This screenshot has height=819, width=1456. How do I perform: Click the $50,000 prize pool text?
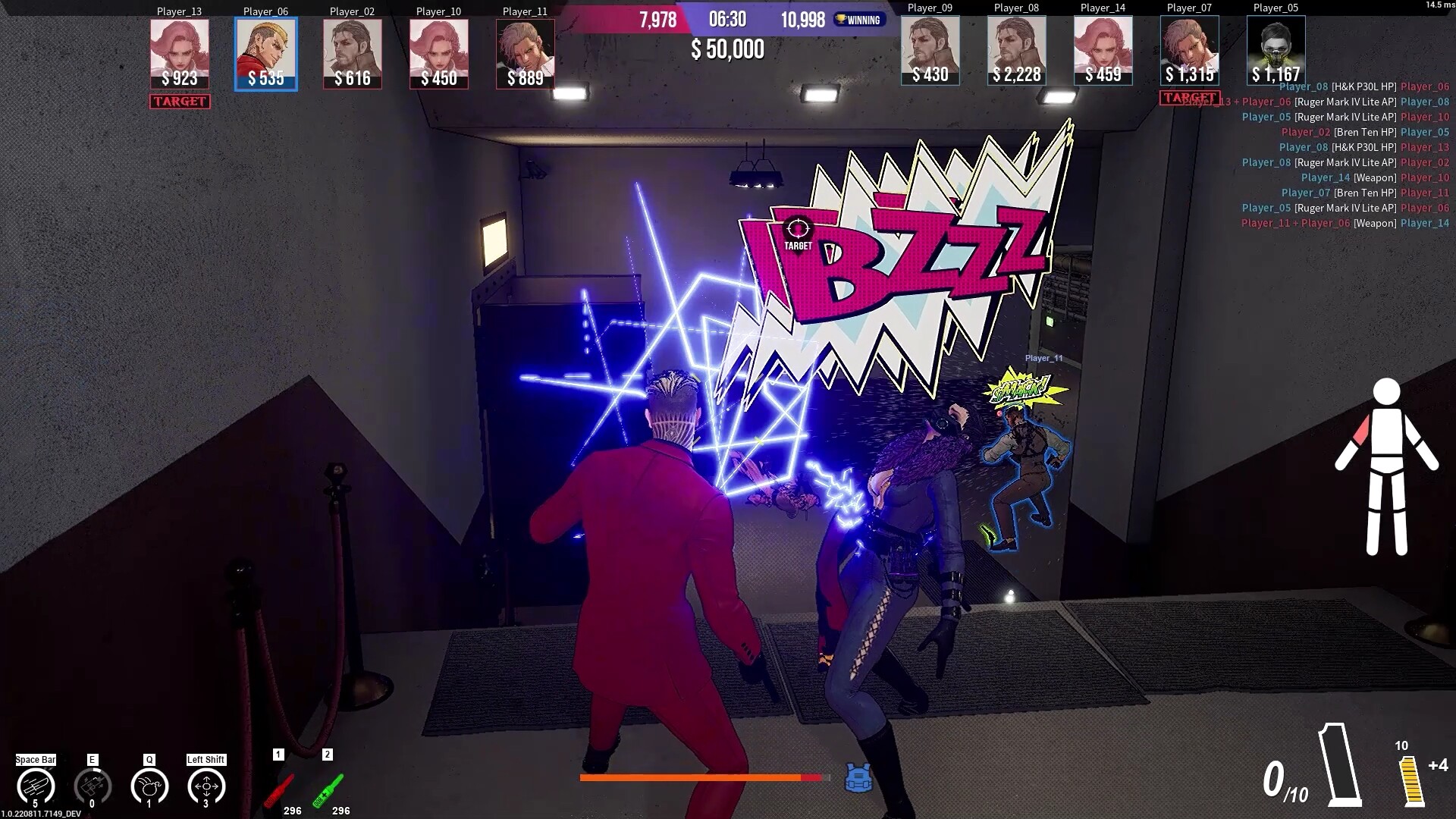[x=727, y=50]
